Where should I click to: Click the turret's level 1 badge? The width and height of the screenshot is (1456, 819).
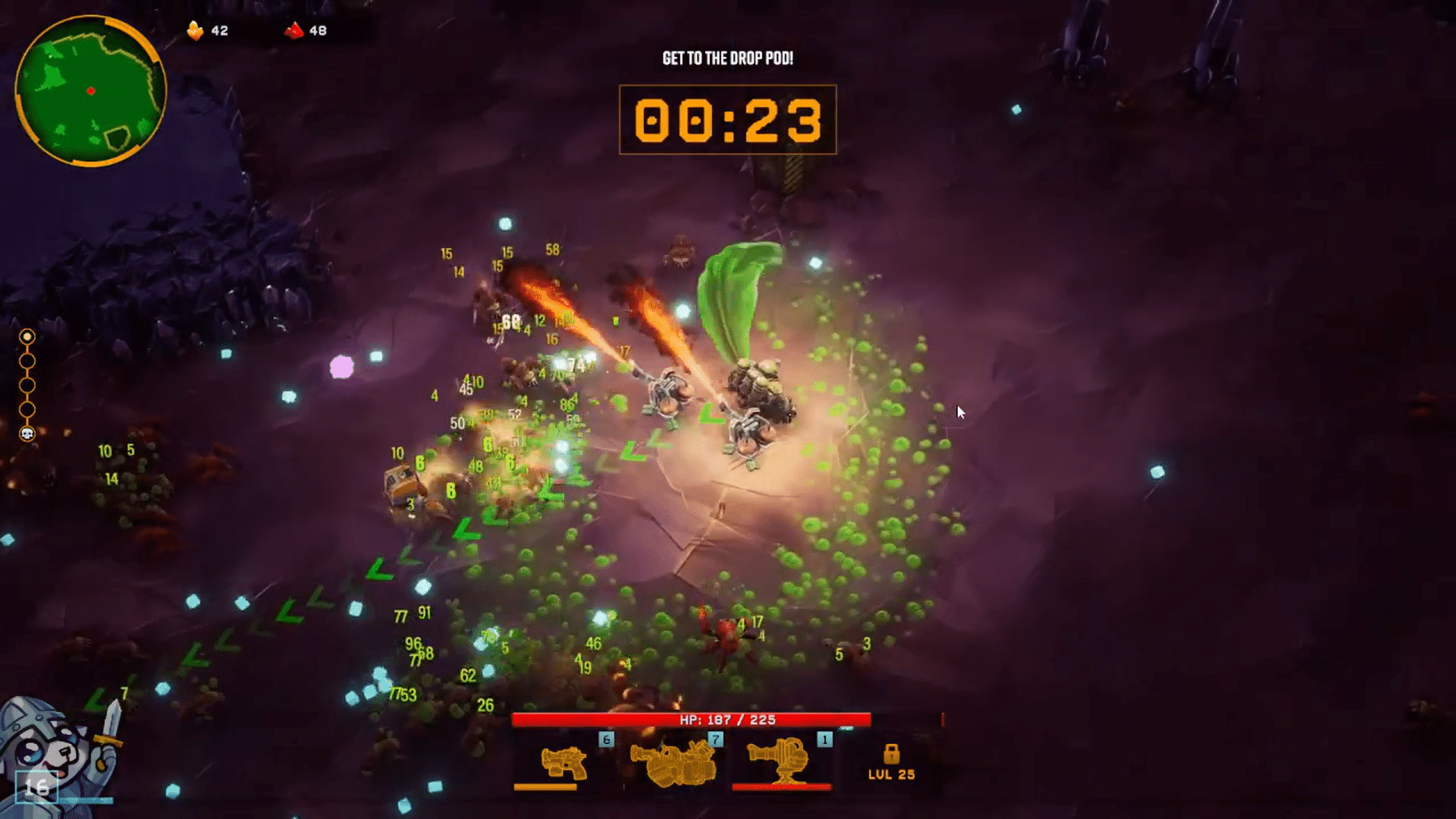click(824, 740)
